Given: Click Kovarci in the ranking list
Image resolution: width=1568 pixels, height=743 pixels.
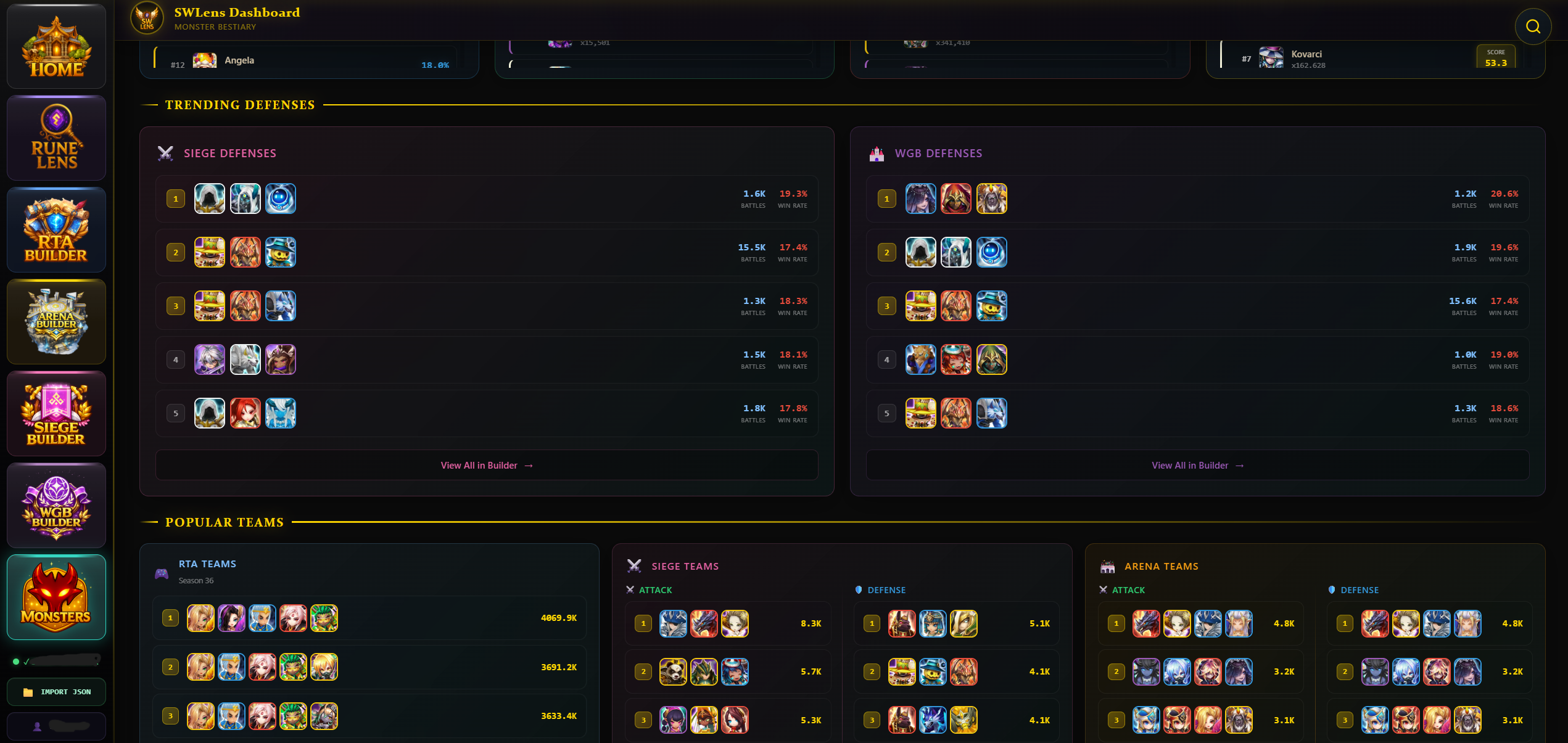Looking at the screenshot, I should (x=1306, y=55).
